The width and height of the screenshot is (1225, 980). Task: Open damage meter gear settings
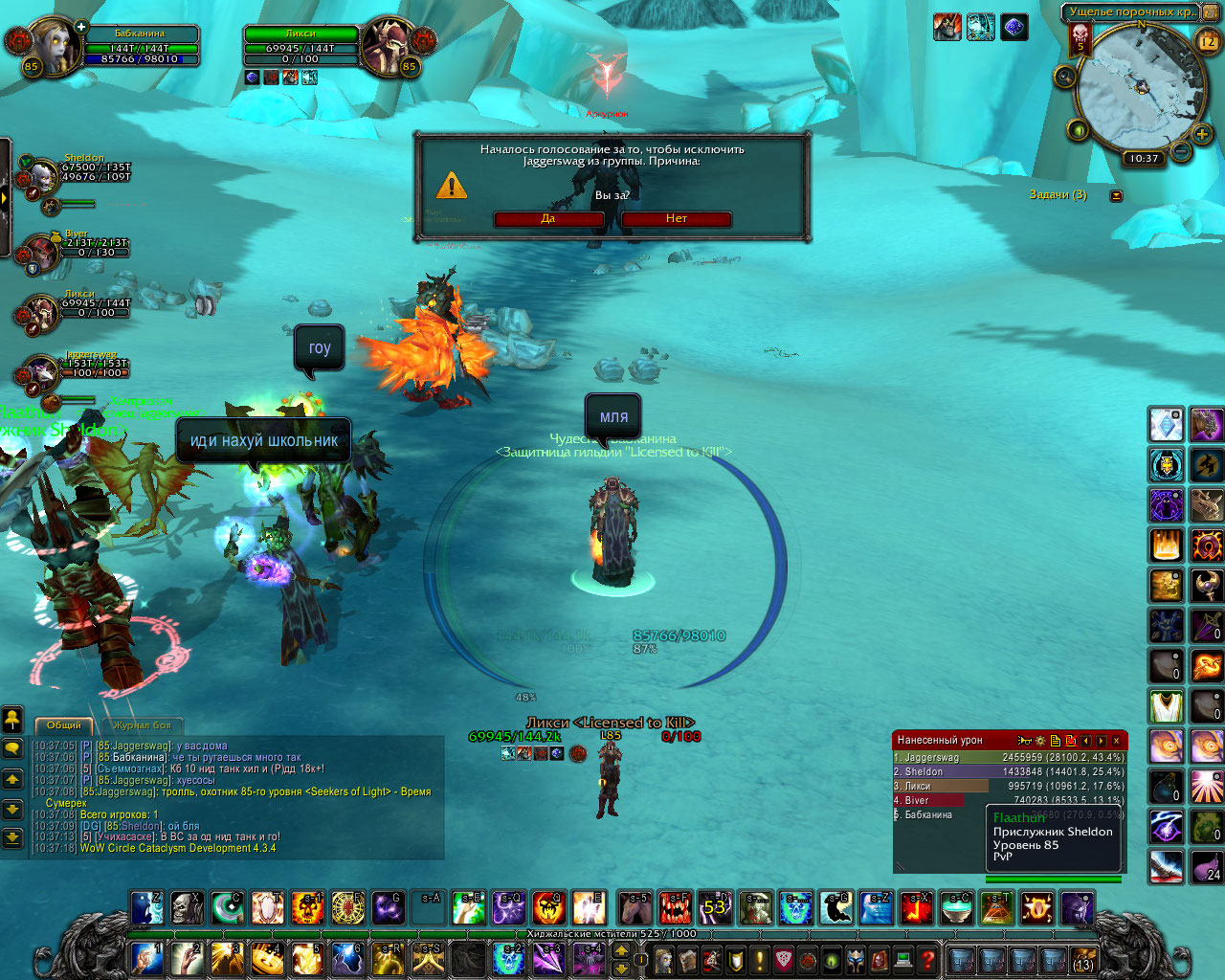(x=1040, y=741)
